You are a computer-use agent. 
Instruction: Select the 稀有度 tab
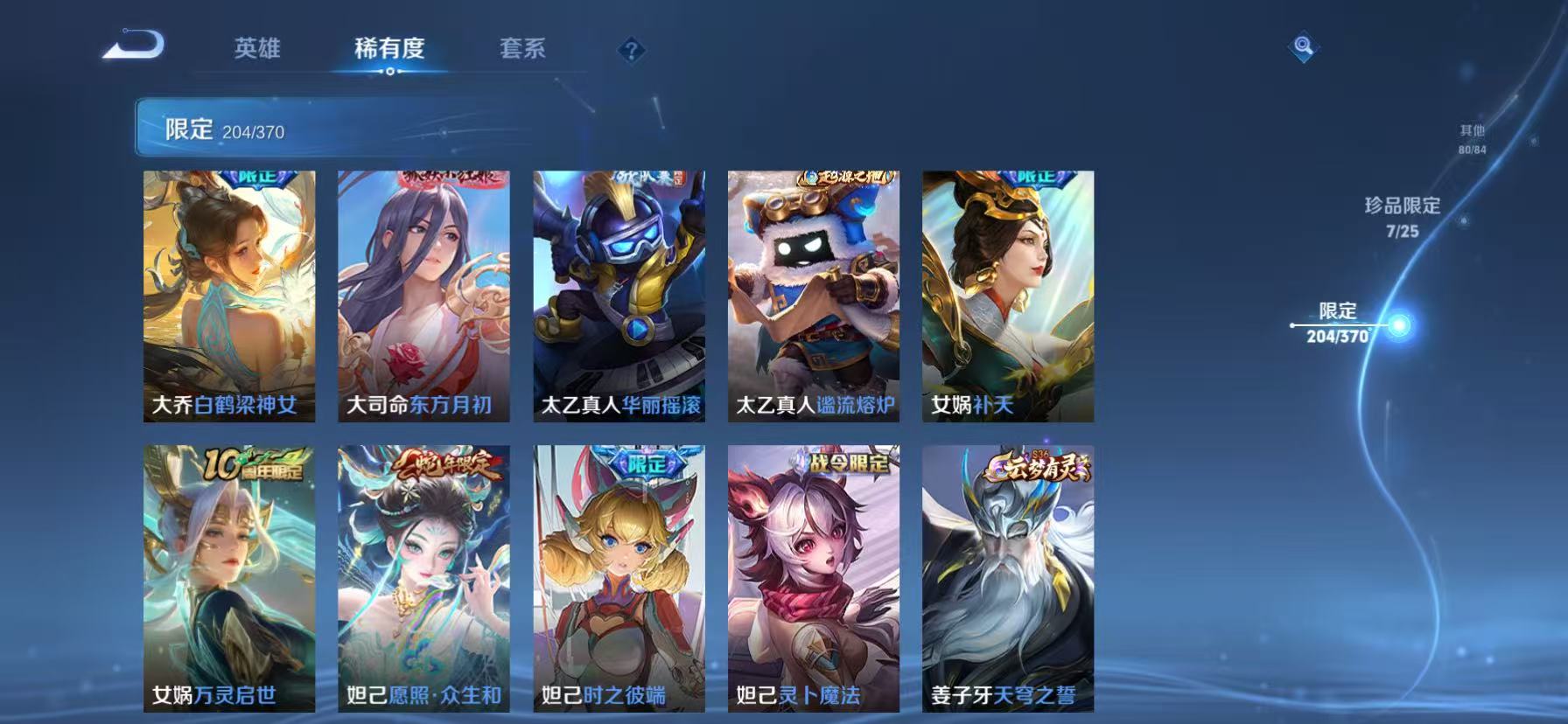388,50
